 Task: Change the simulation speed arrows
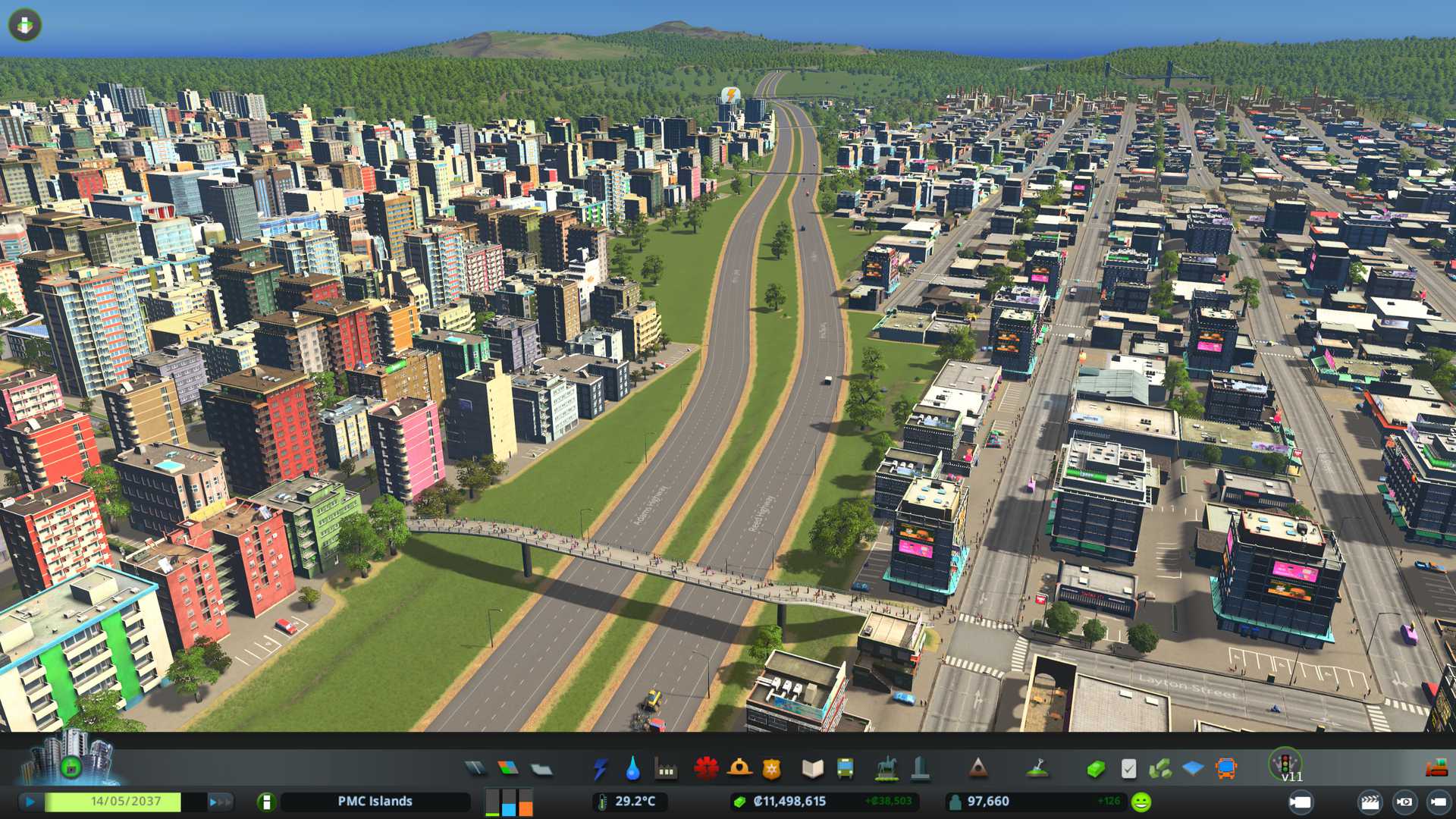(x=220, y=802)
